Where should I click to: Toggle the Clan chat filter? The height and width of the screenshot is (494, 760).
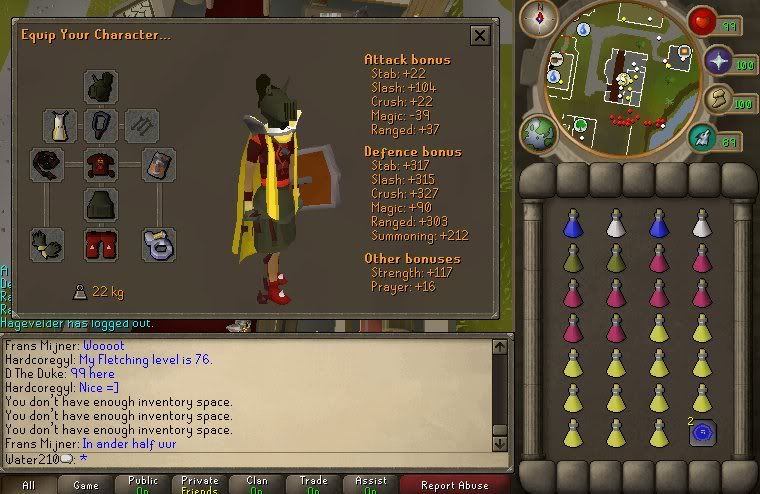click(257, 485)
